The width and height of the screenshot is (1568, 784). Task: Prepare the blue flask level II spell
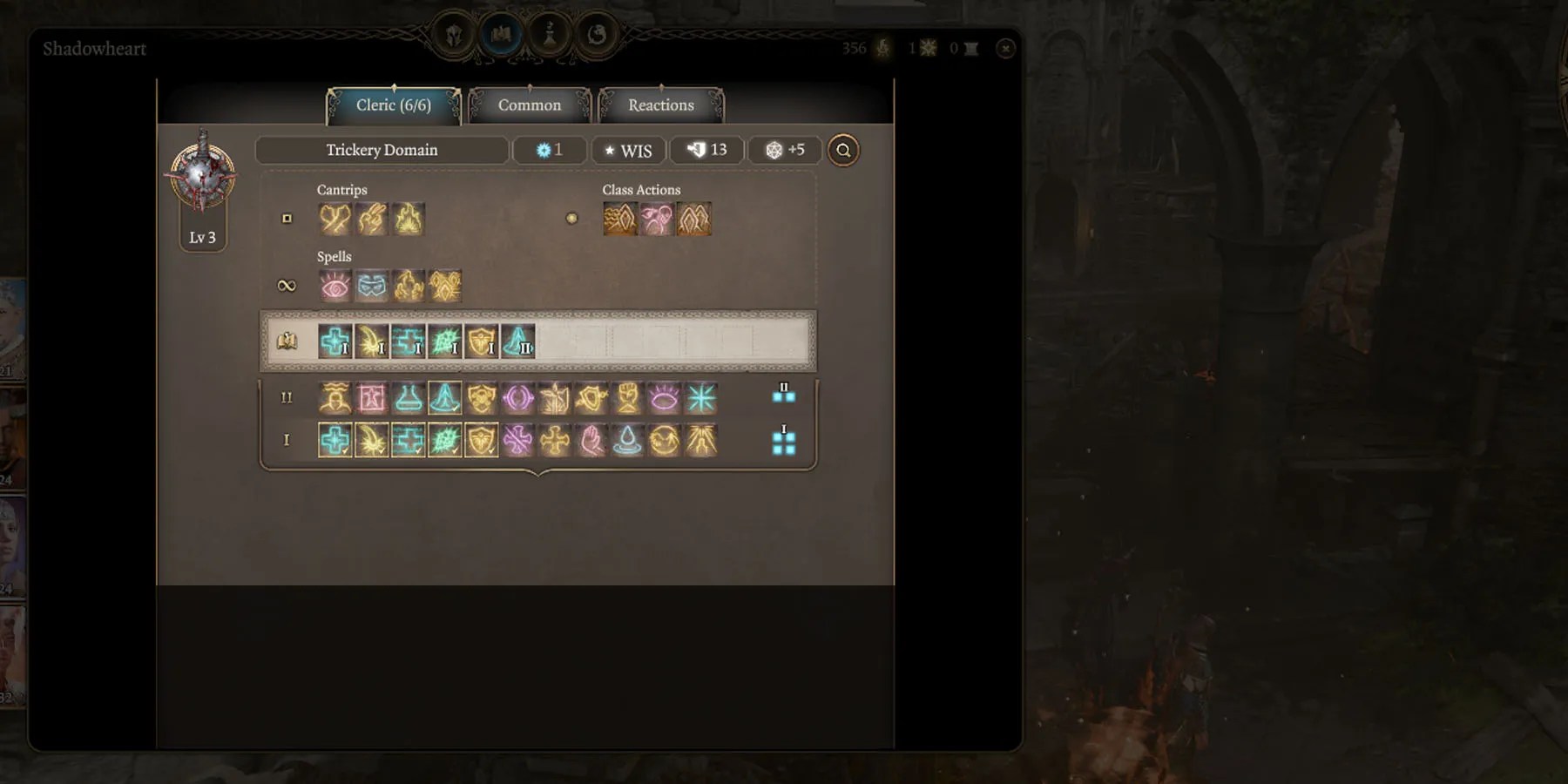point(408,398)
